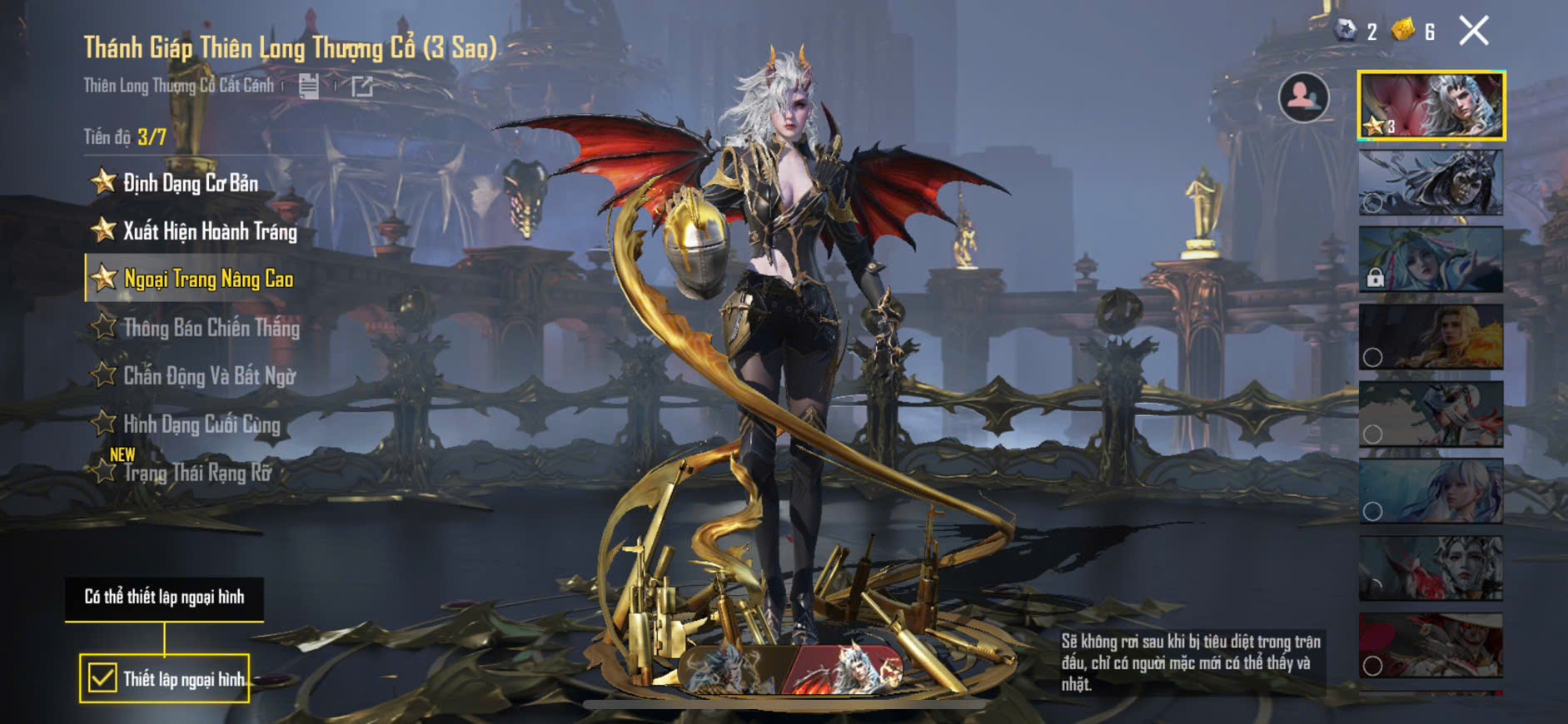Screen dimensions: 1568x724
Task: Choose the dark masked outfit thumbnail
Action: pyautogui.click(x=1431, y=182)
